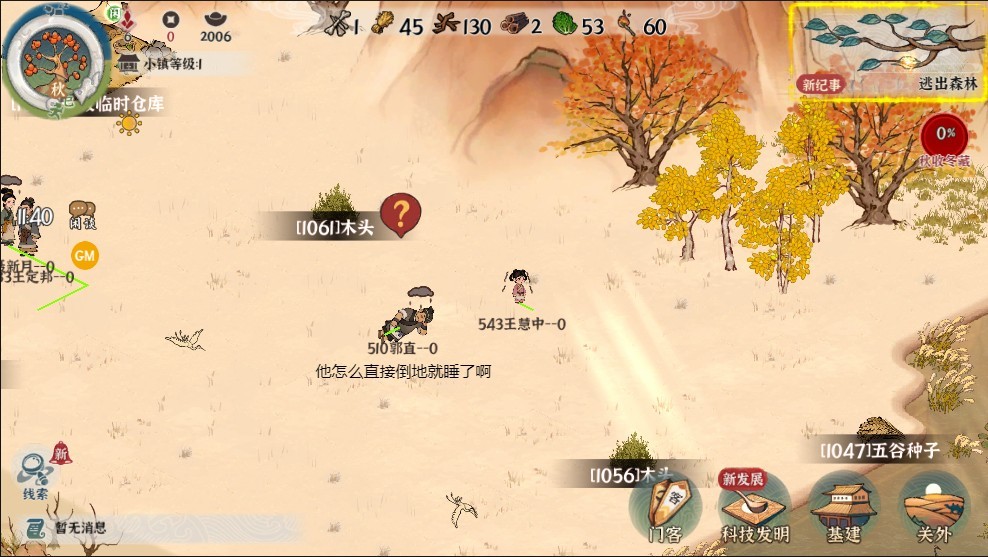Image resolution: width=988 pixels, height=557 pixels.
Task: Open the autumn season tree dial
Action: pos(56,58)
